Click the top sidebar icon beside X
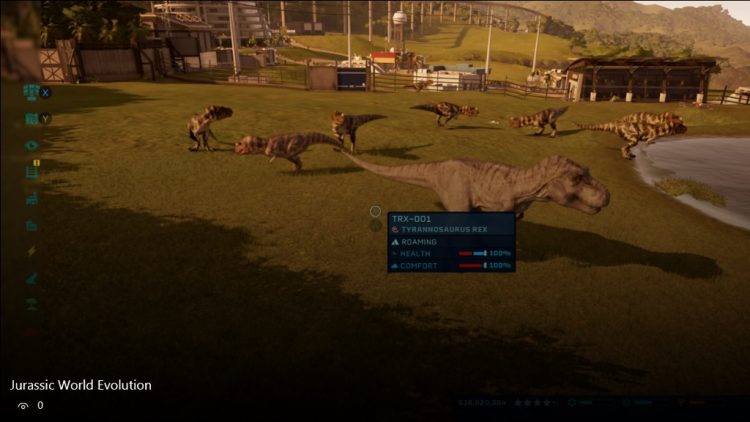The width and height of the screenshot is (750, 422). [31, 92]
